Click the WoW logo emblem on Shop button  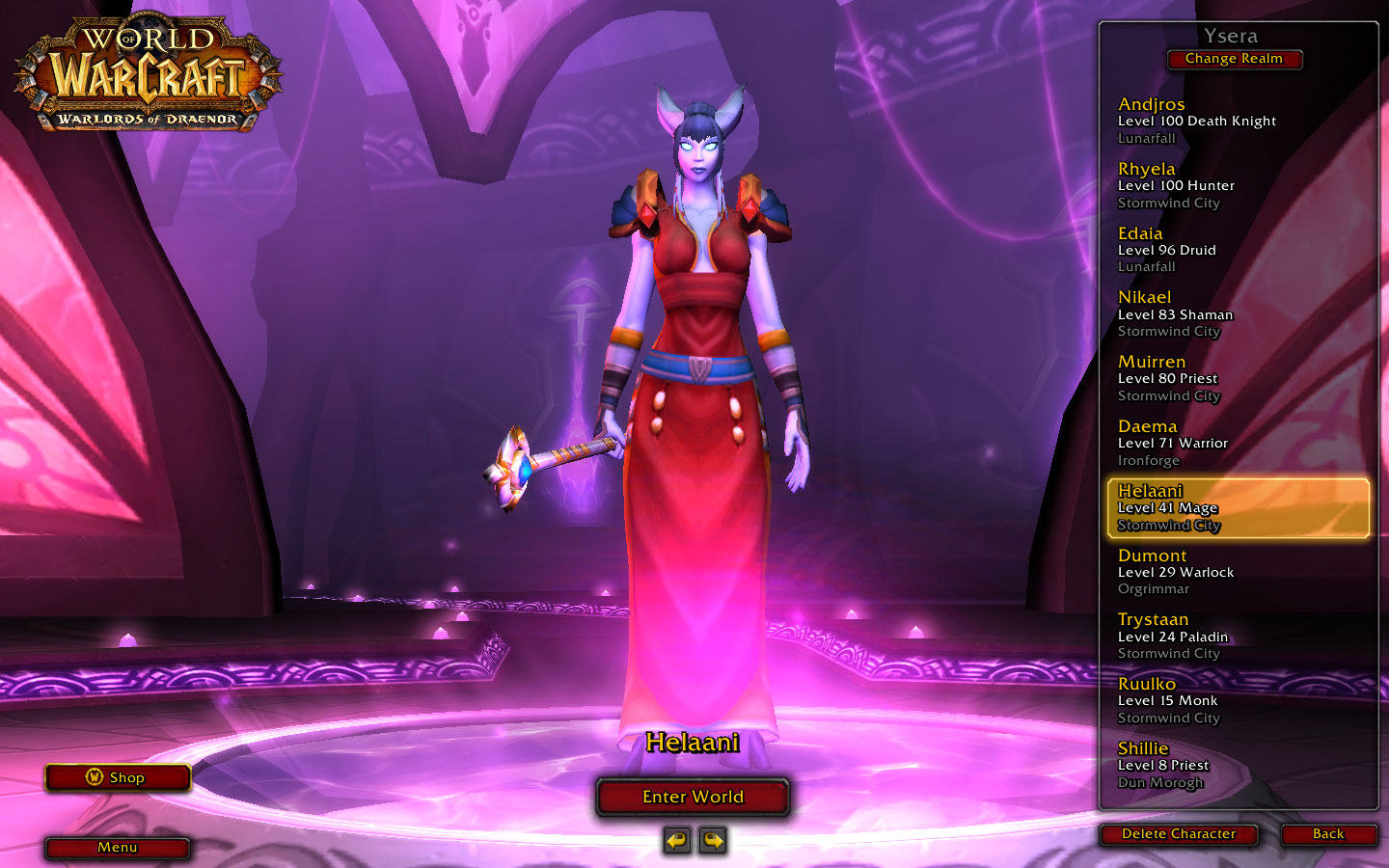pos(93,777)
